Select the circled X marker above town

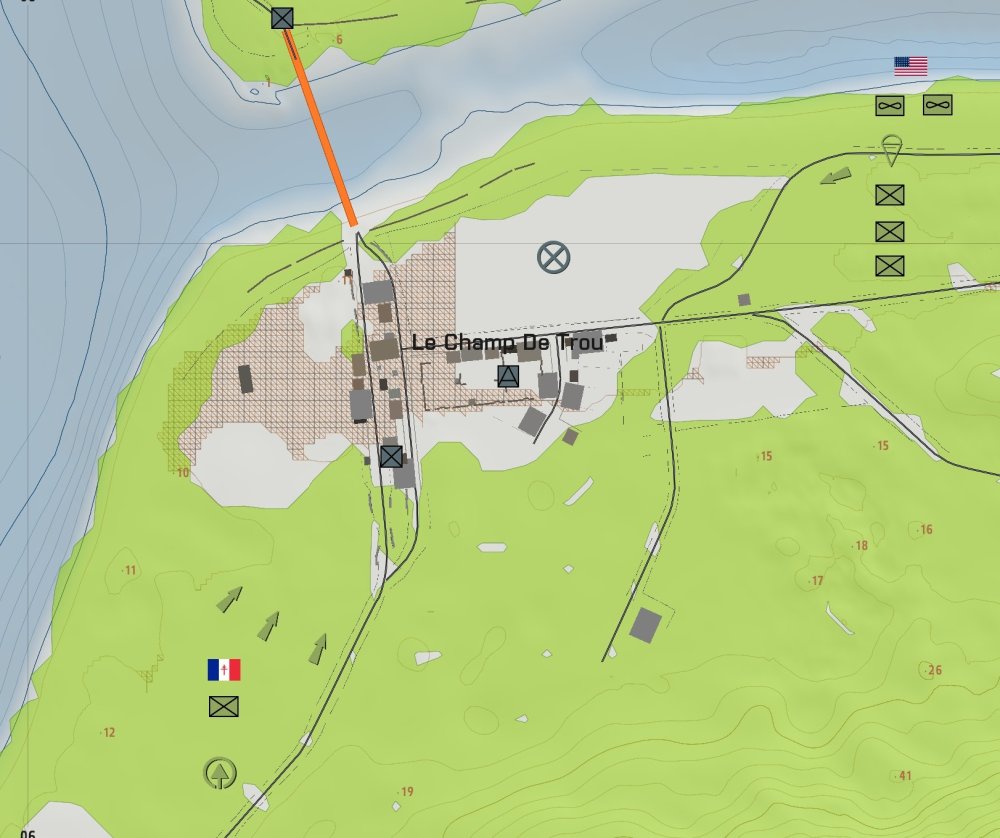click(553, 257)
